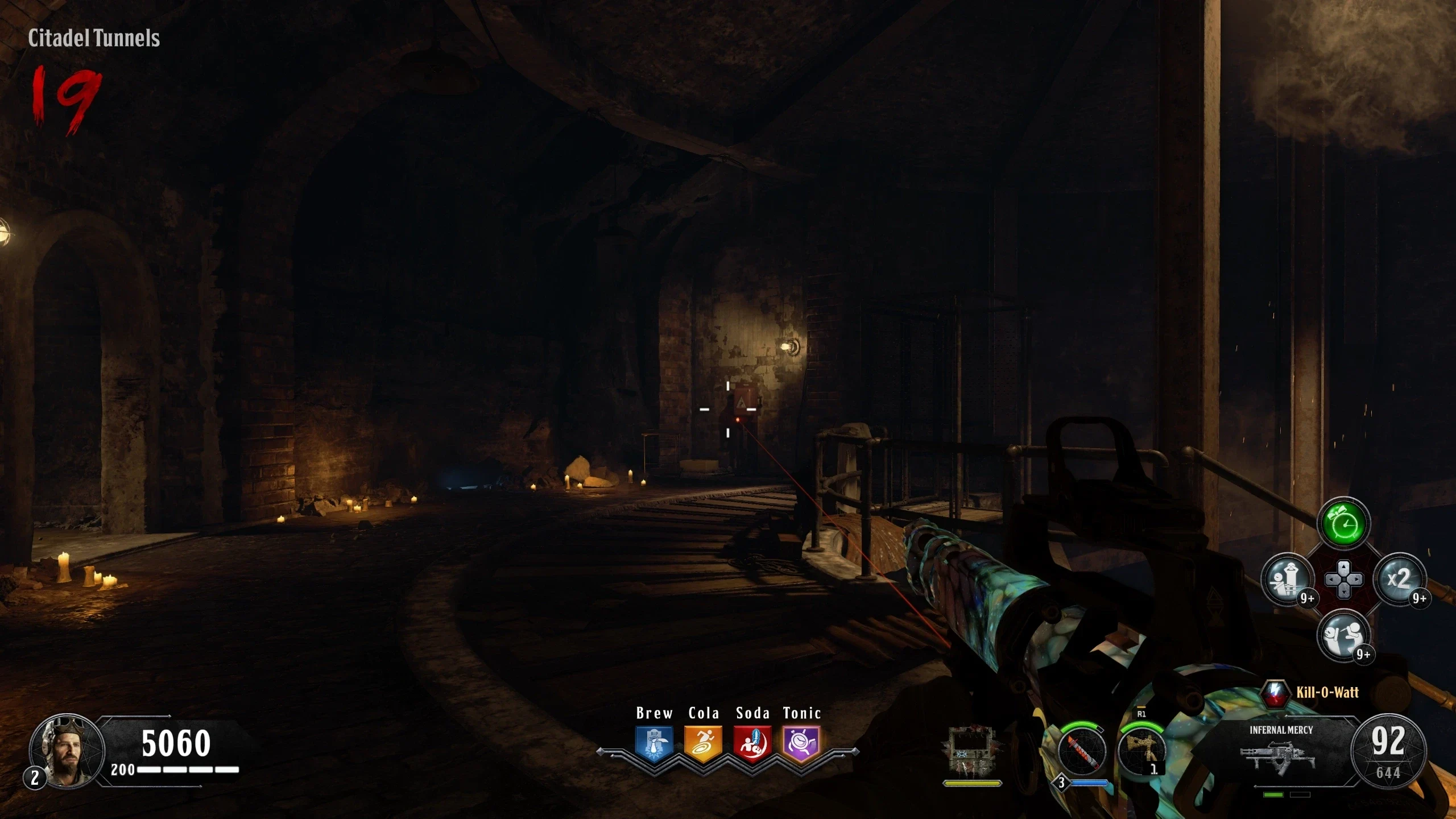Click the Kill-O-Watt weapon mod icon
1456x819 pixels.
1276,692
